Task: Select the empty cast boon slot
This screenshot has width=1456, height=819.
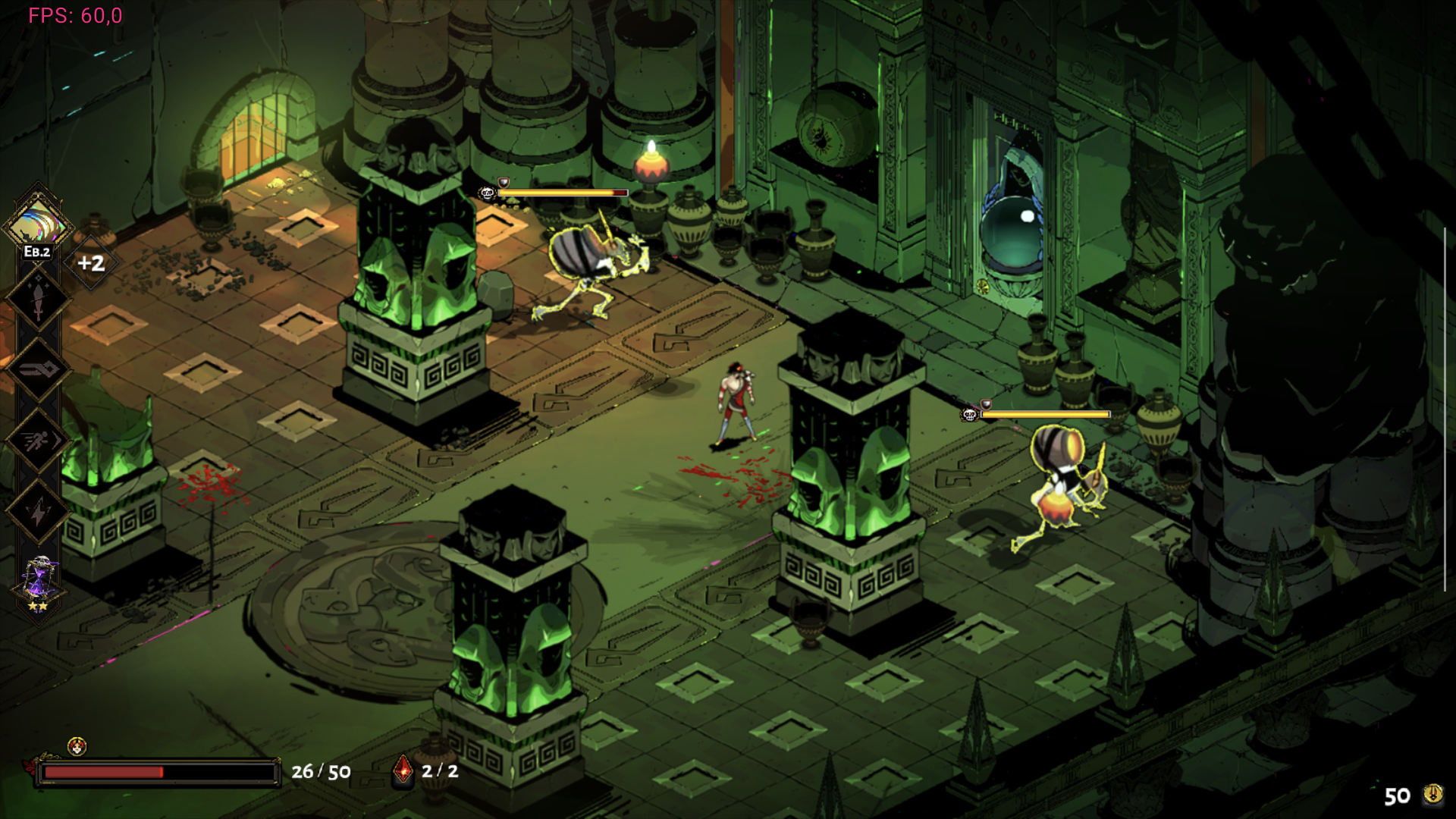Action: tap(38, 369)
